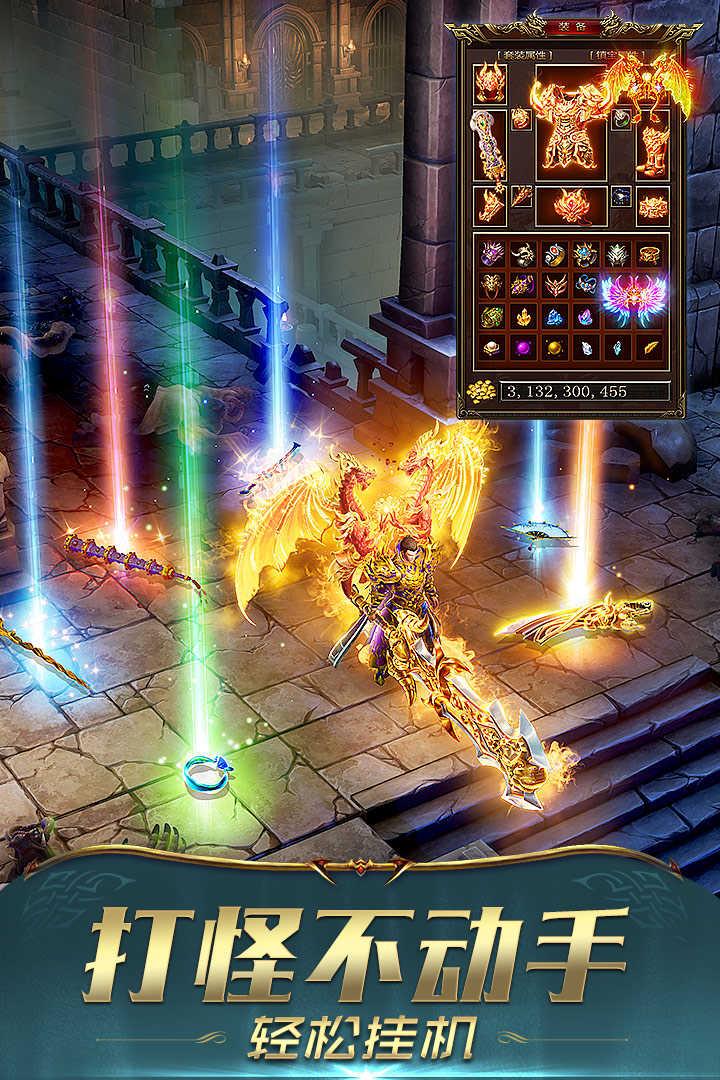Select the purple spiked helmet inventory item

tap(490, 254)
